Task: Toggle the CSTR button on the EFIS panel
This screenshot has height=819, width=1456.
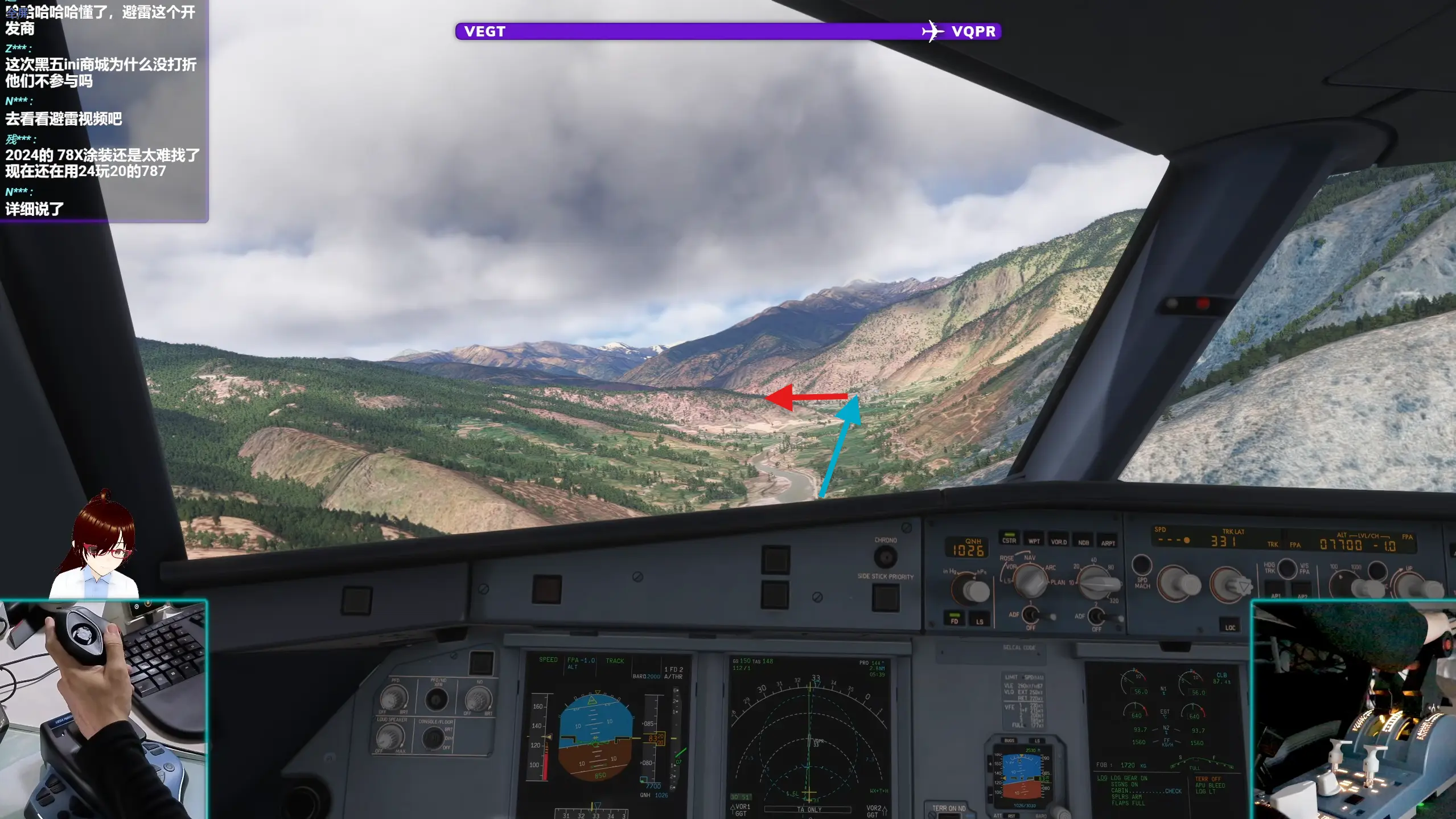Action: click(1009, 539)
